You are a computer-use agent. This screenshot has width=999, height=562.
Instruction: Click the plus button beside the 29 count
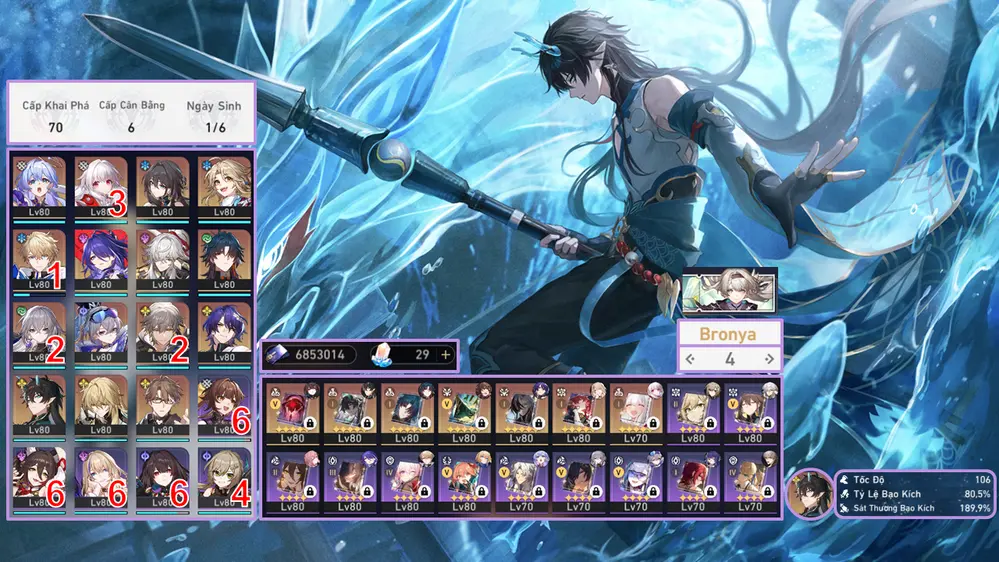pos(445,355)
